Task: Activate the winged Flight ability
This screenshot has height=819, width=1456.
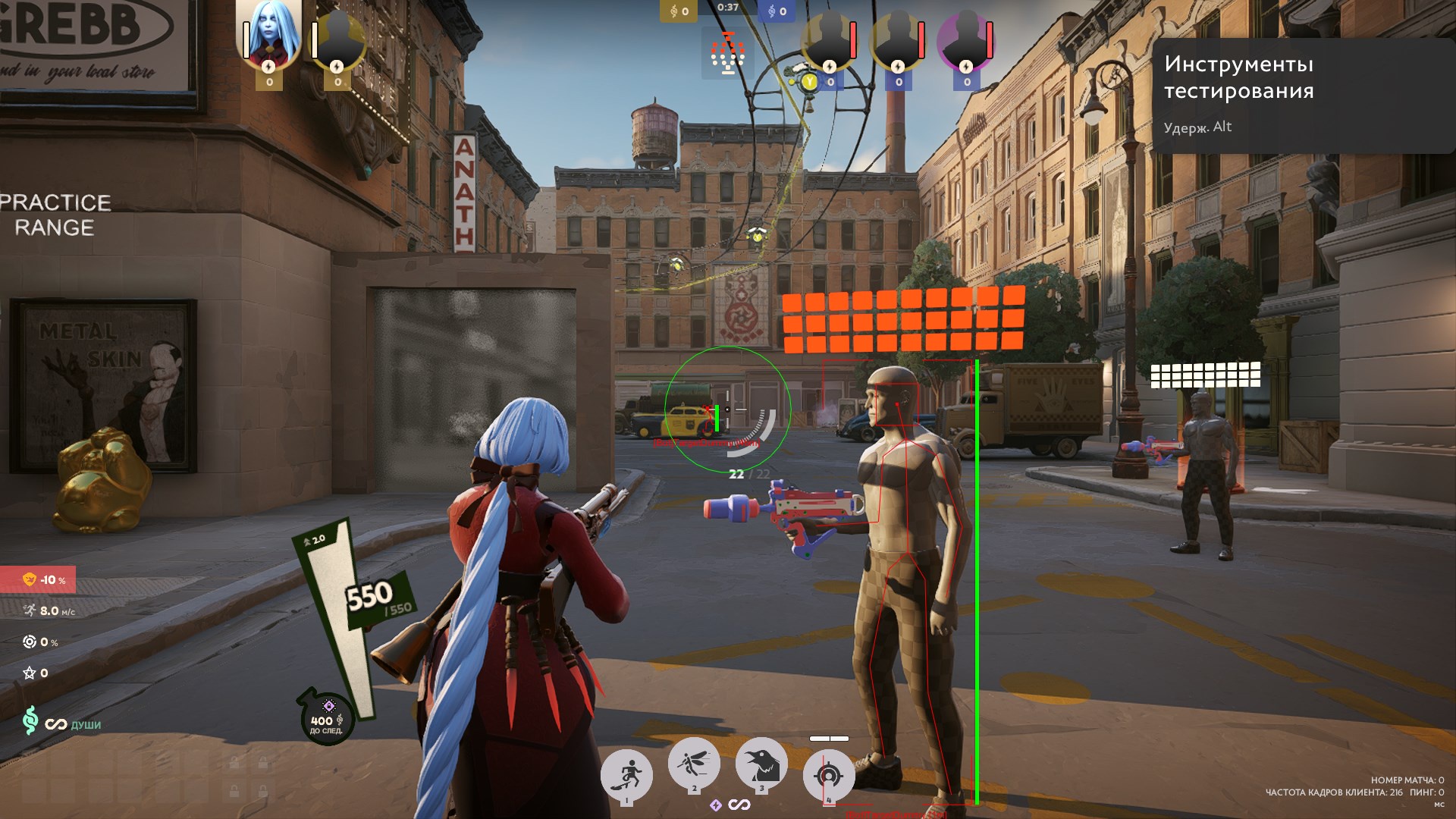Action: (694, 763)
